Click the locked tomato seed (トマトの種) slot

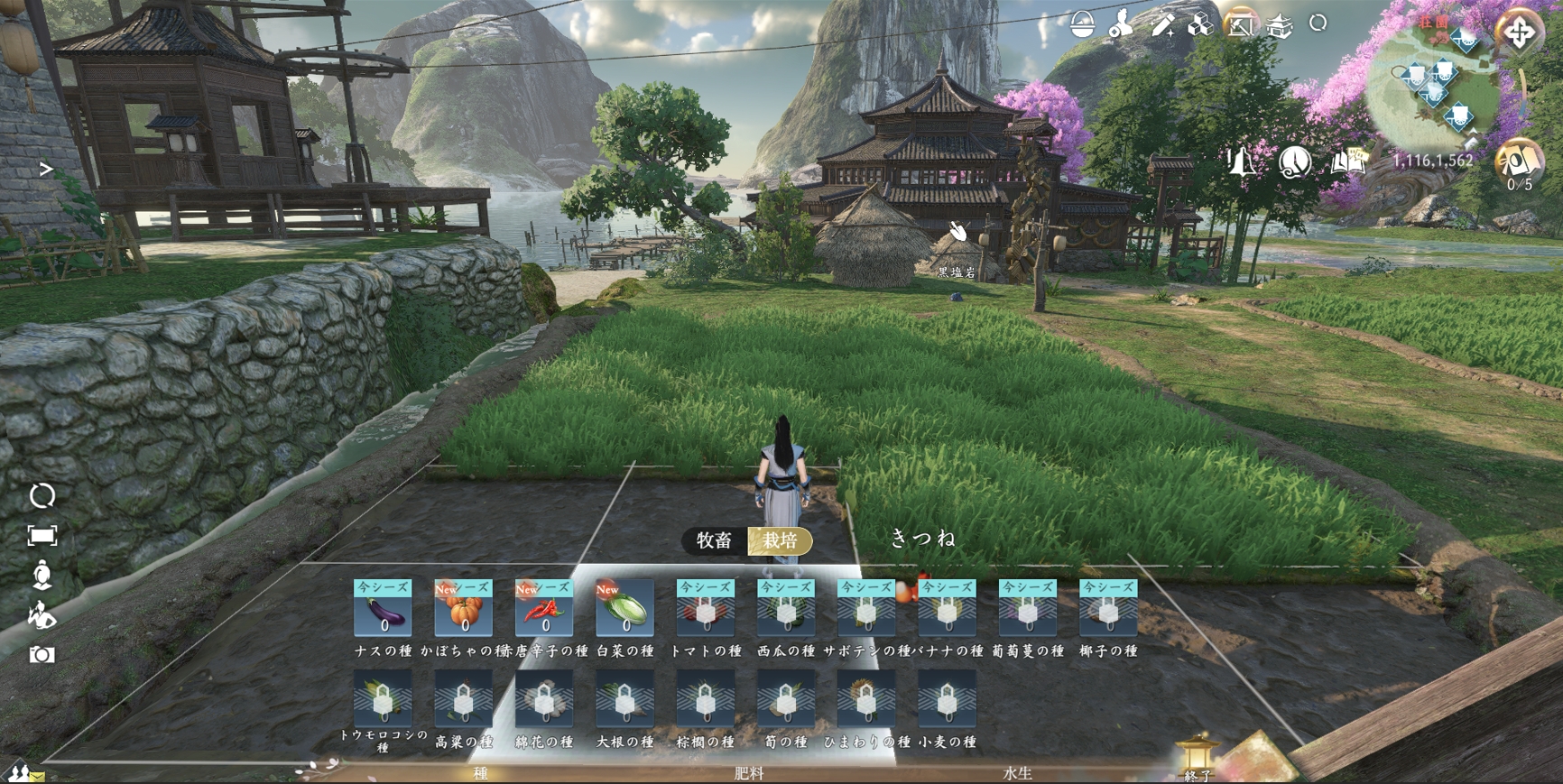[706, 609]
